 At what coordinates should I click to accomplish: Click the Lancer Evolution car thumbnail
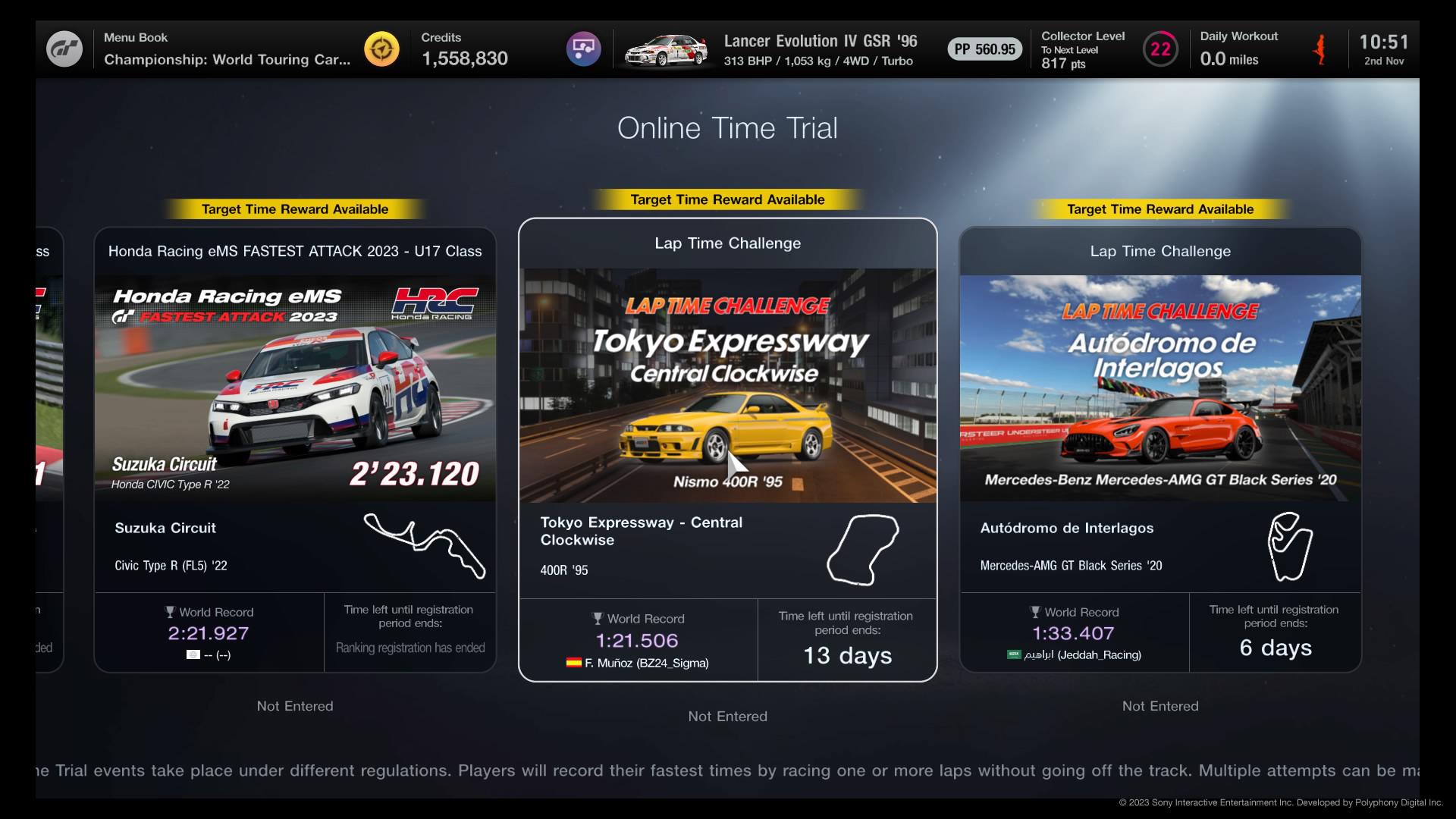(x=666, y=49)
